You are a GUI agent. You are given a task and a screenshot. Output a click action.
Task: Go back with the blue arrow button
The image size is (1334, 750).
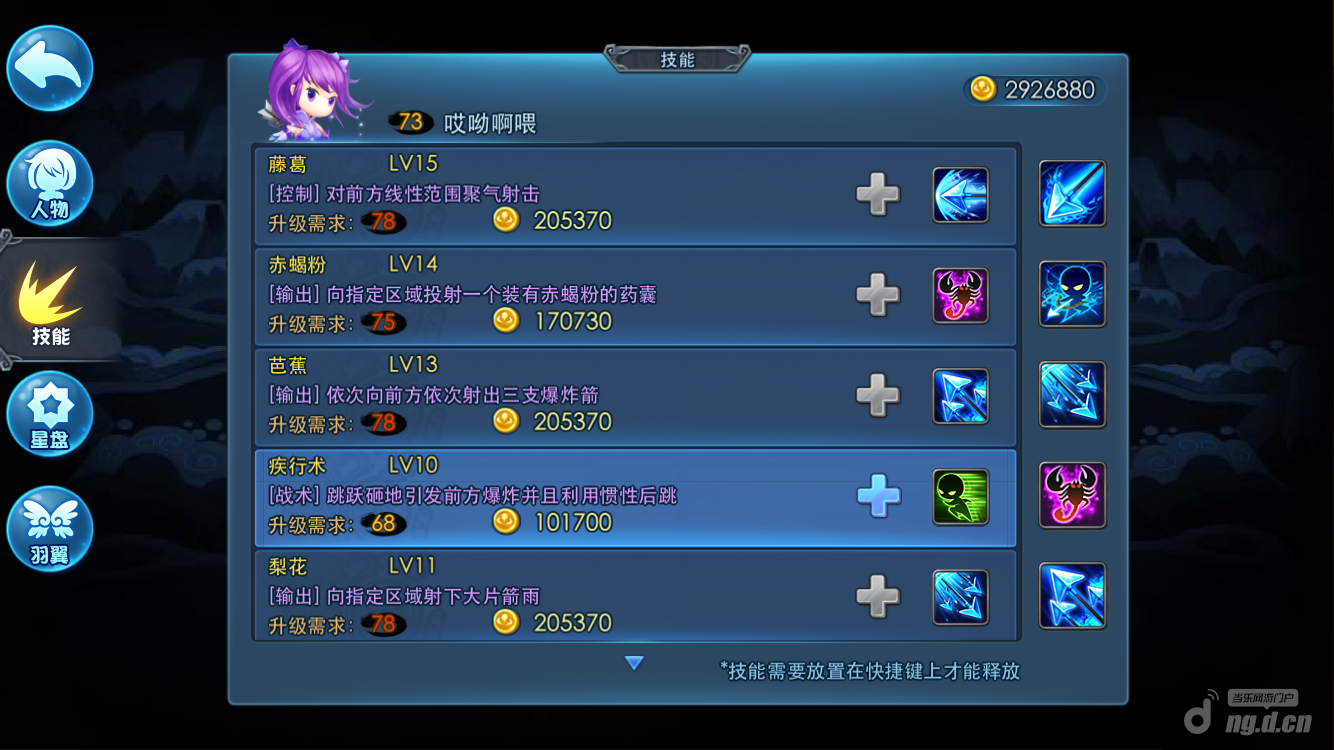50,68
